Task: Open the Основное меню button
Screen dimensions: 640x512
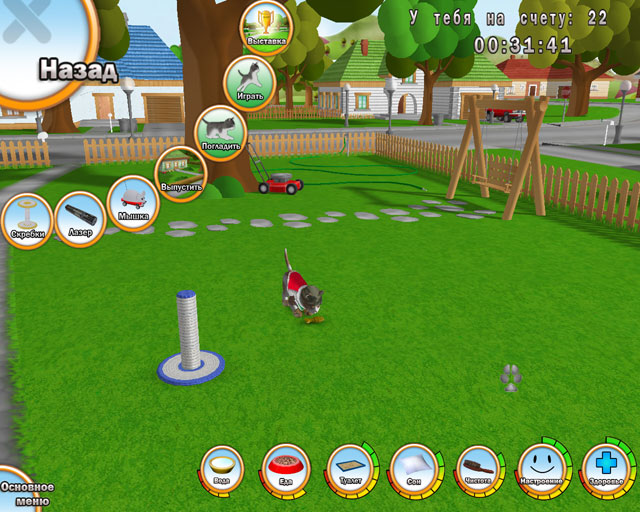Action: point(22,491)
